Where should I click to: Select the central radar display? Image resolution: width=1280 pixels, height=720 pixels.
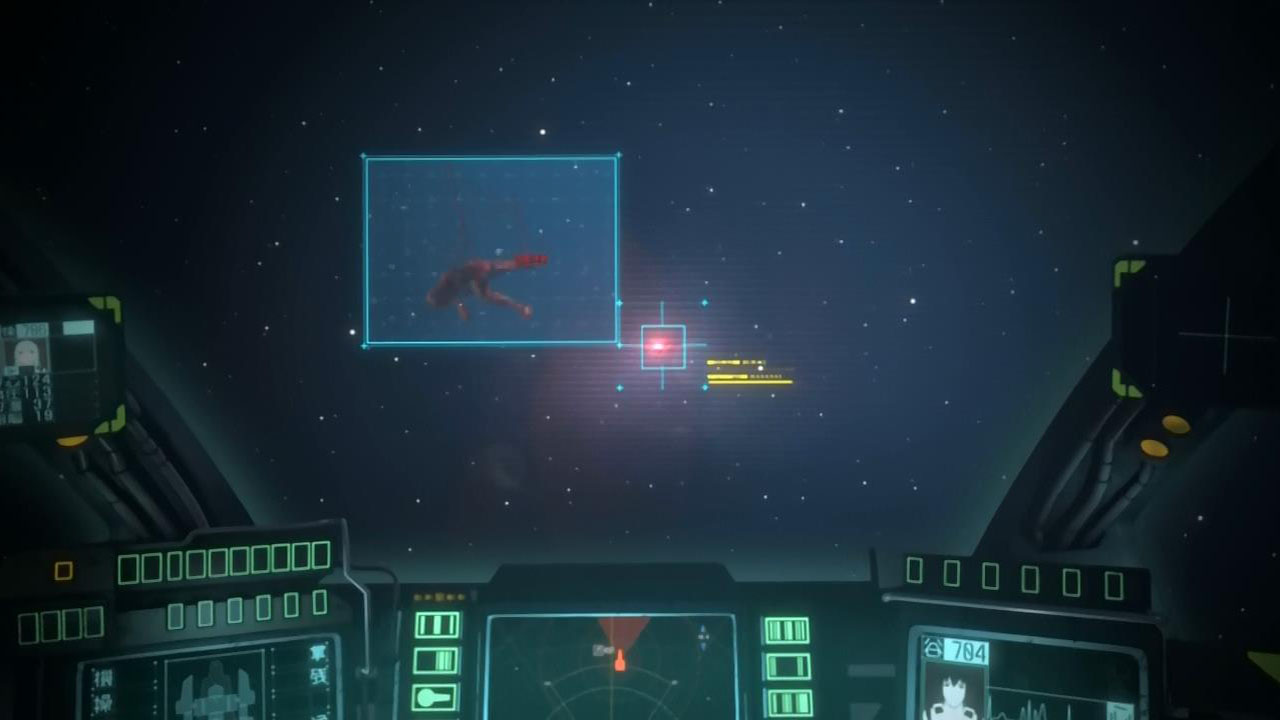(x=610, y=667)
